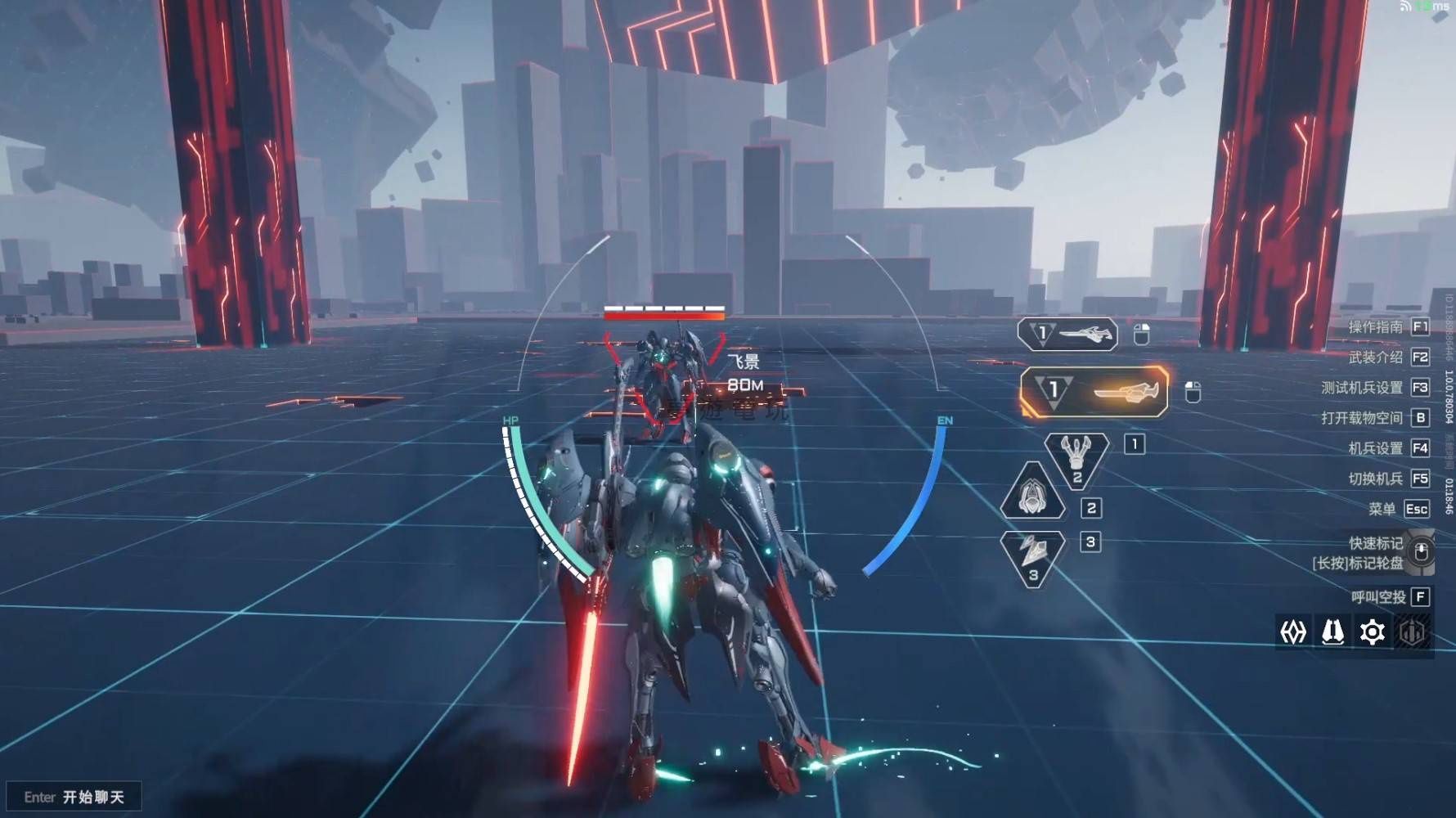Open settings via the gear icon
Image resolution: width=1456 pixels, height=818 pixels.
pyautogui.click(x=1373, y=632)
